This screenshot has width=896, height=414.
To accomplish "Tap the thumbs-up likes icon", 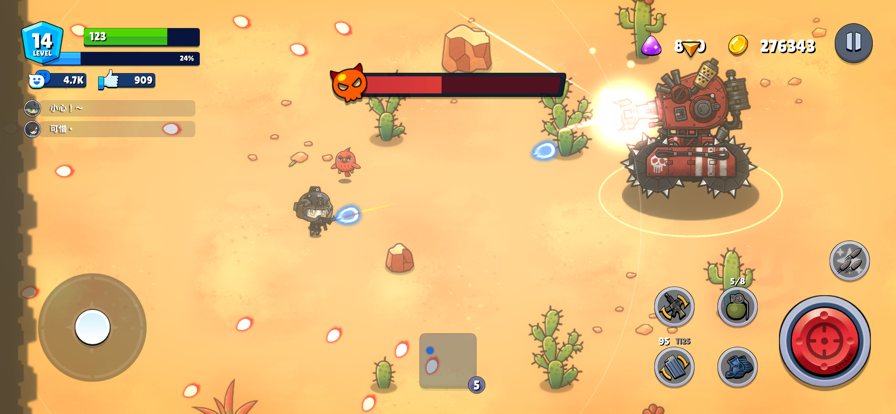I will pos(109,80).
